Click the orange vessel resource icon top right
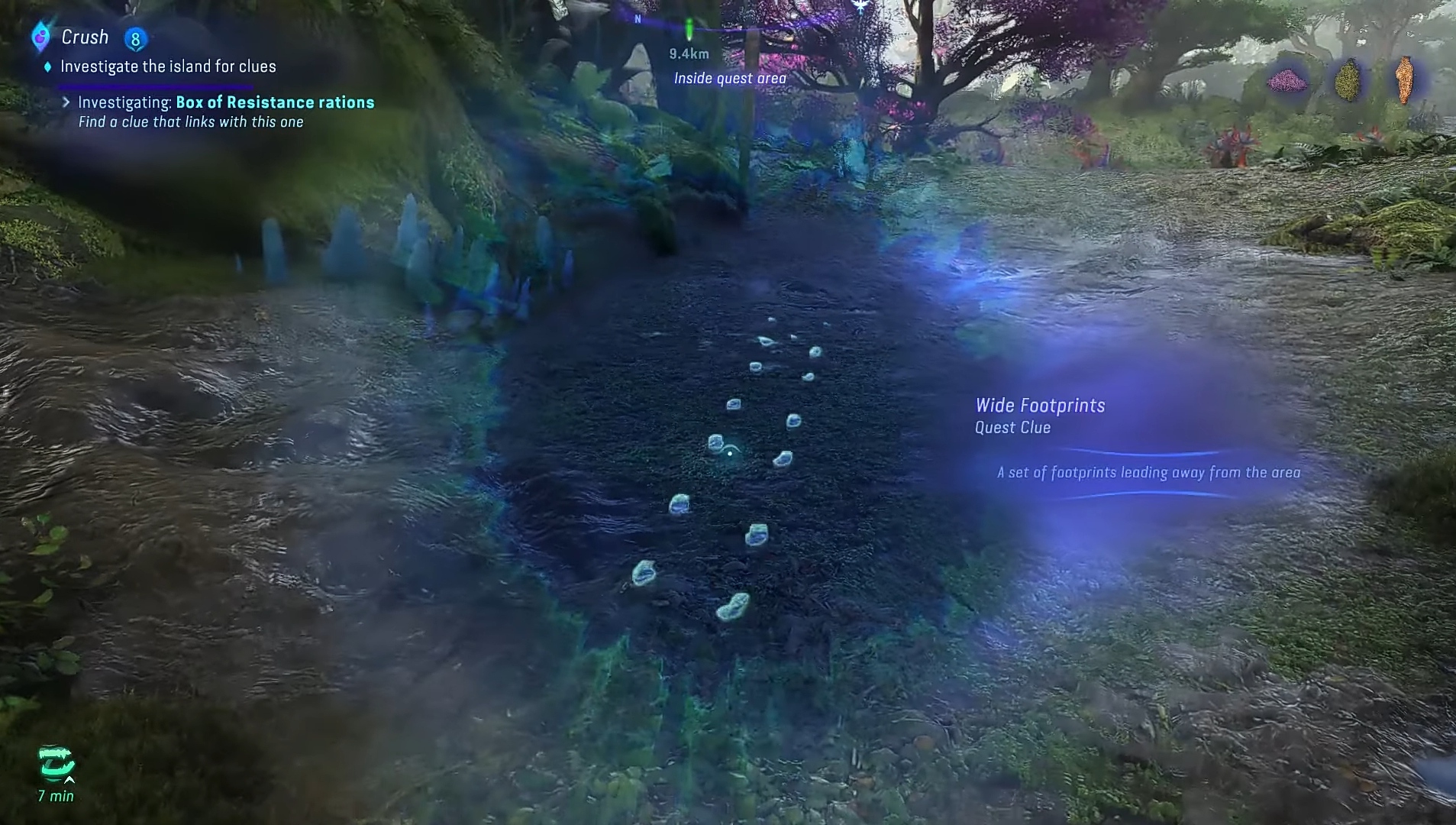 (1405, 79)
